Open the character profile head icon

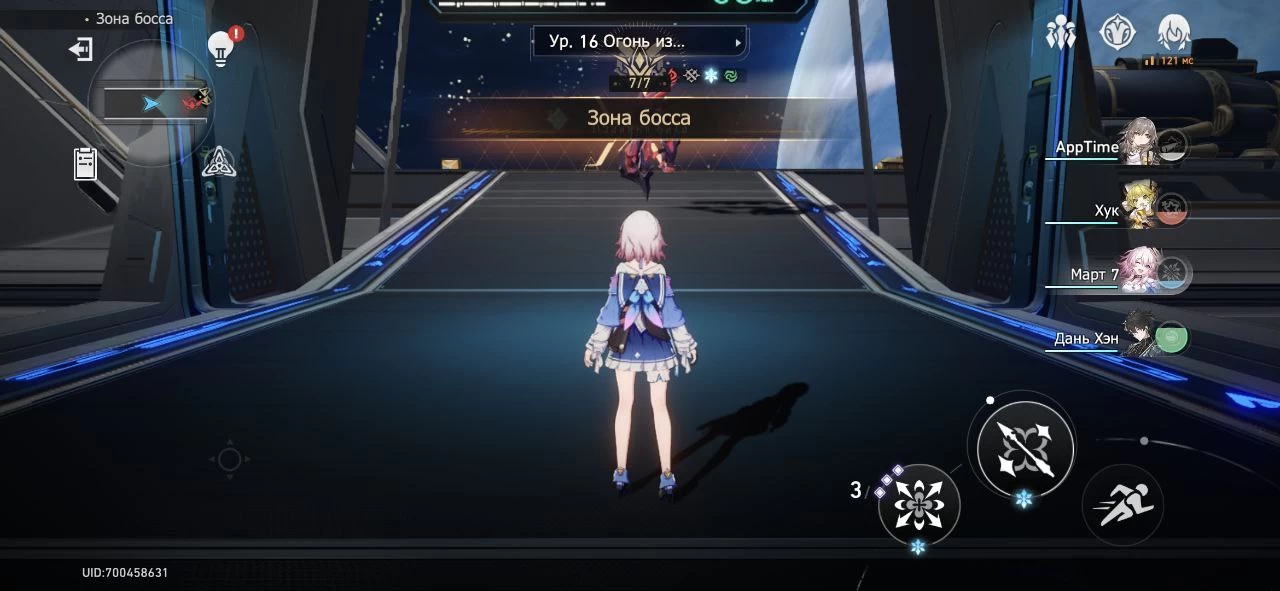(1173, 33)
